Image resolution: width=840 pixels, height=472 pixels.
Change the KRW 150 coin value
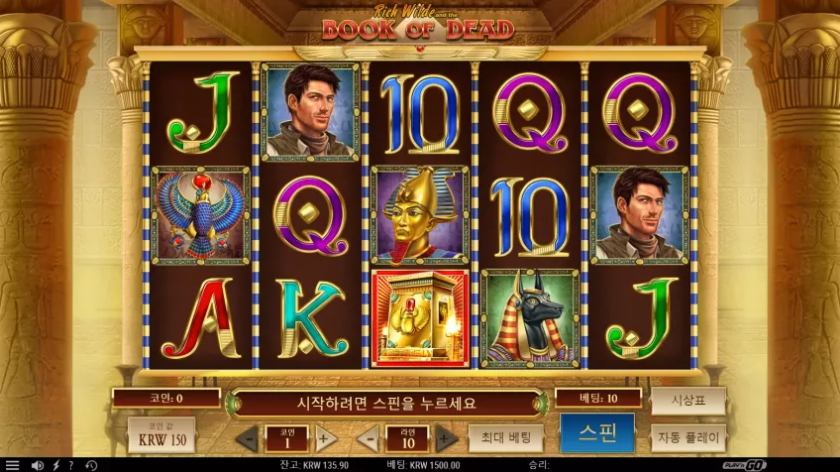click(161, 436)
